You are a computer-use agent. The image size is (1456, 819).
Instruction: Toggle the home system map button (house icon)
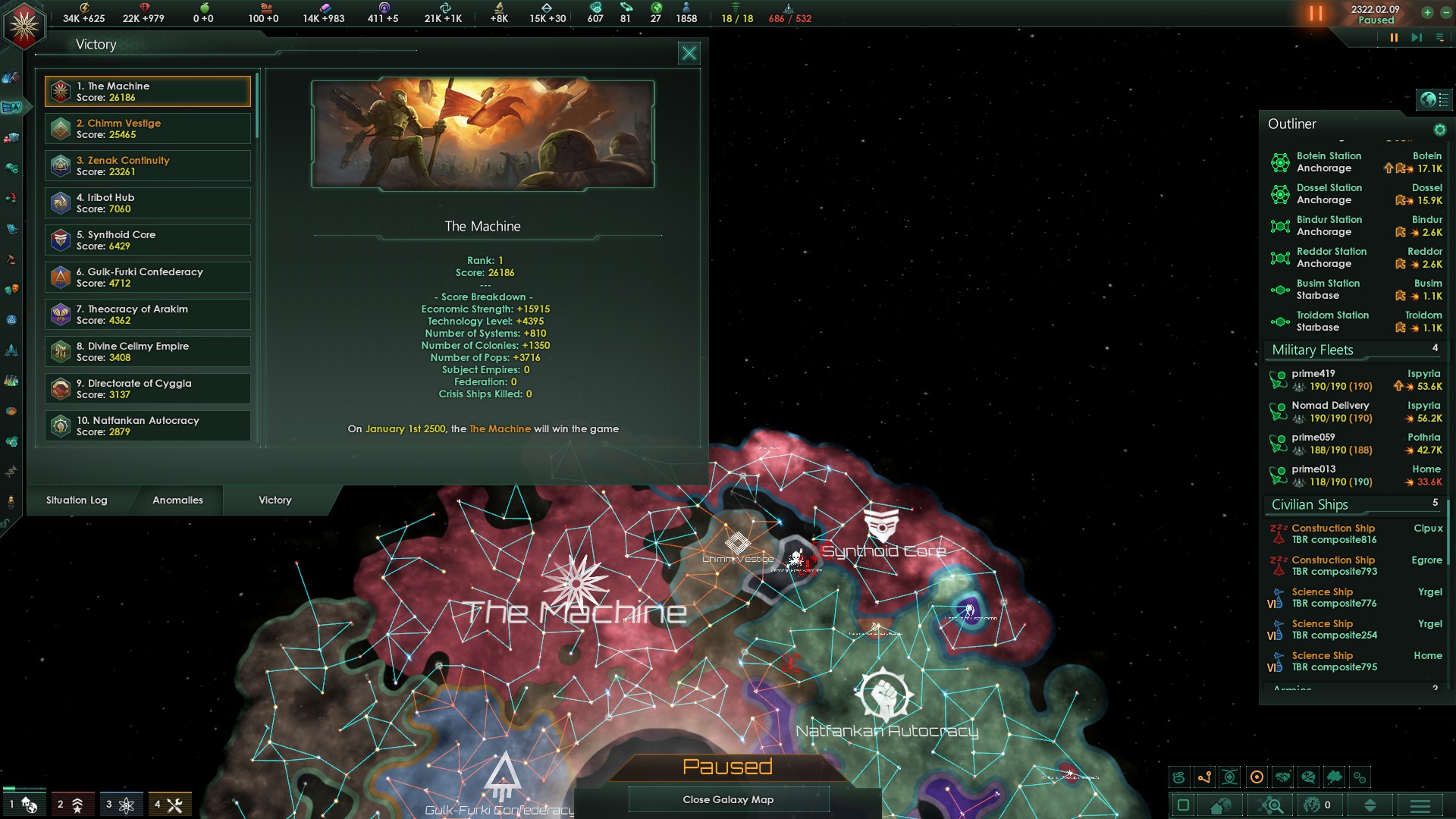tap(1219, 805)
